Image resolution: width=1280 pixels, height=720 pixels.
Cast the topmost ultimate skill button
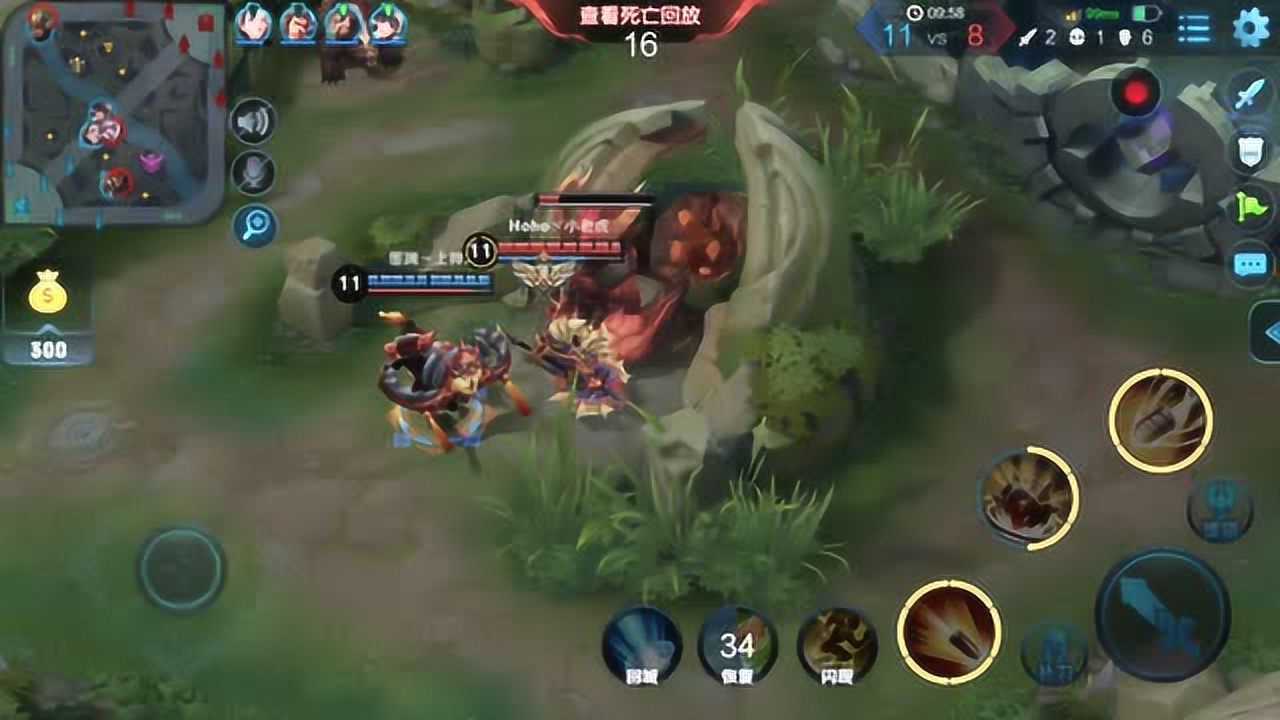point(1160,420)
